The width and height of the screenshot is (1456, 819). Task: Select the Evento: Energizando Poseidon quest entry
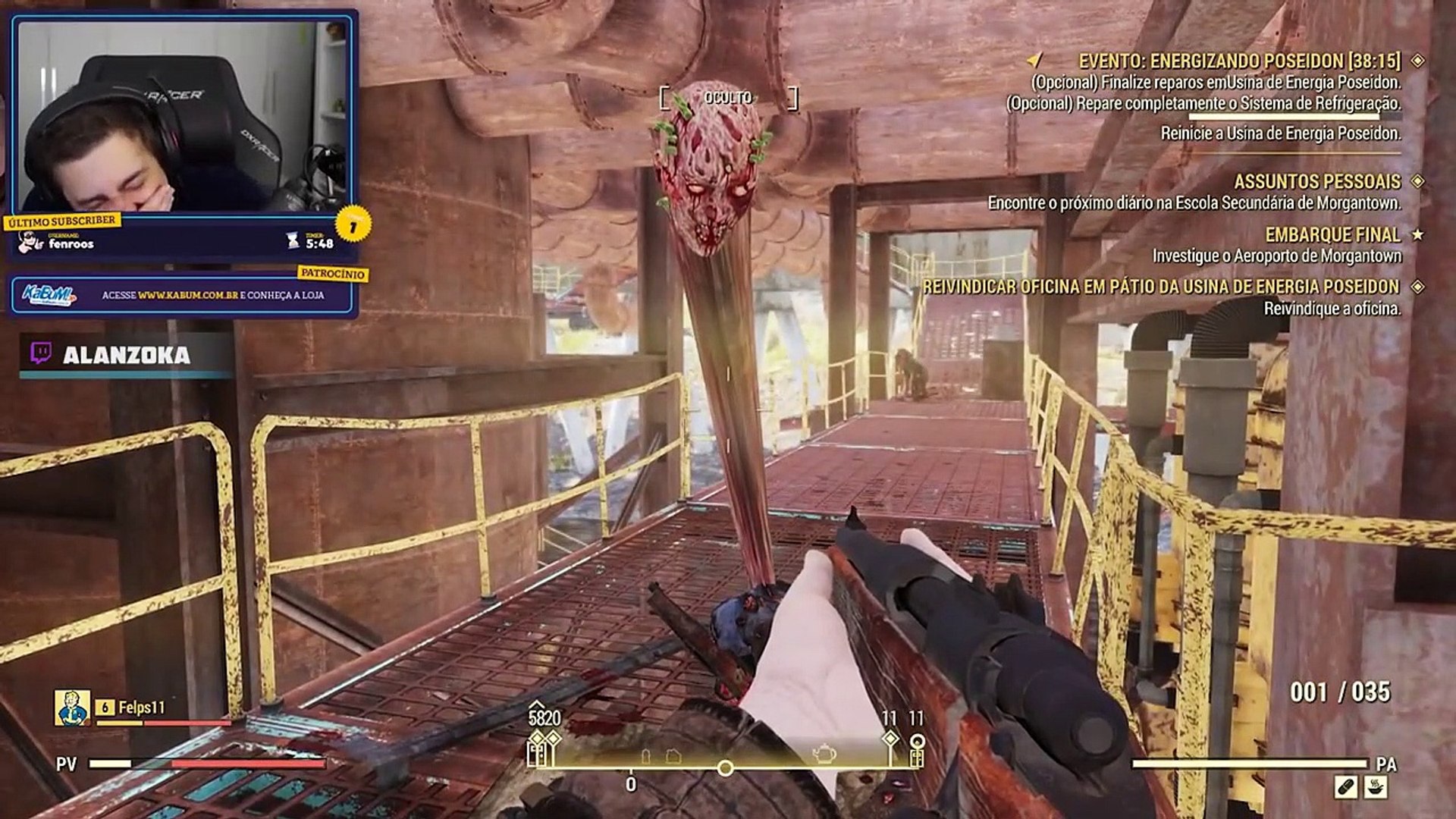point(1238,61)
